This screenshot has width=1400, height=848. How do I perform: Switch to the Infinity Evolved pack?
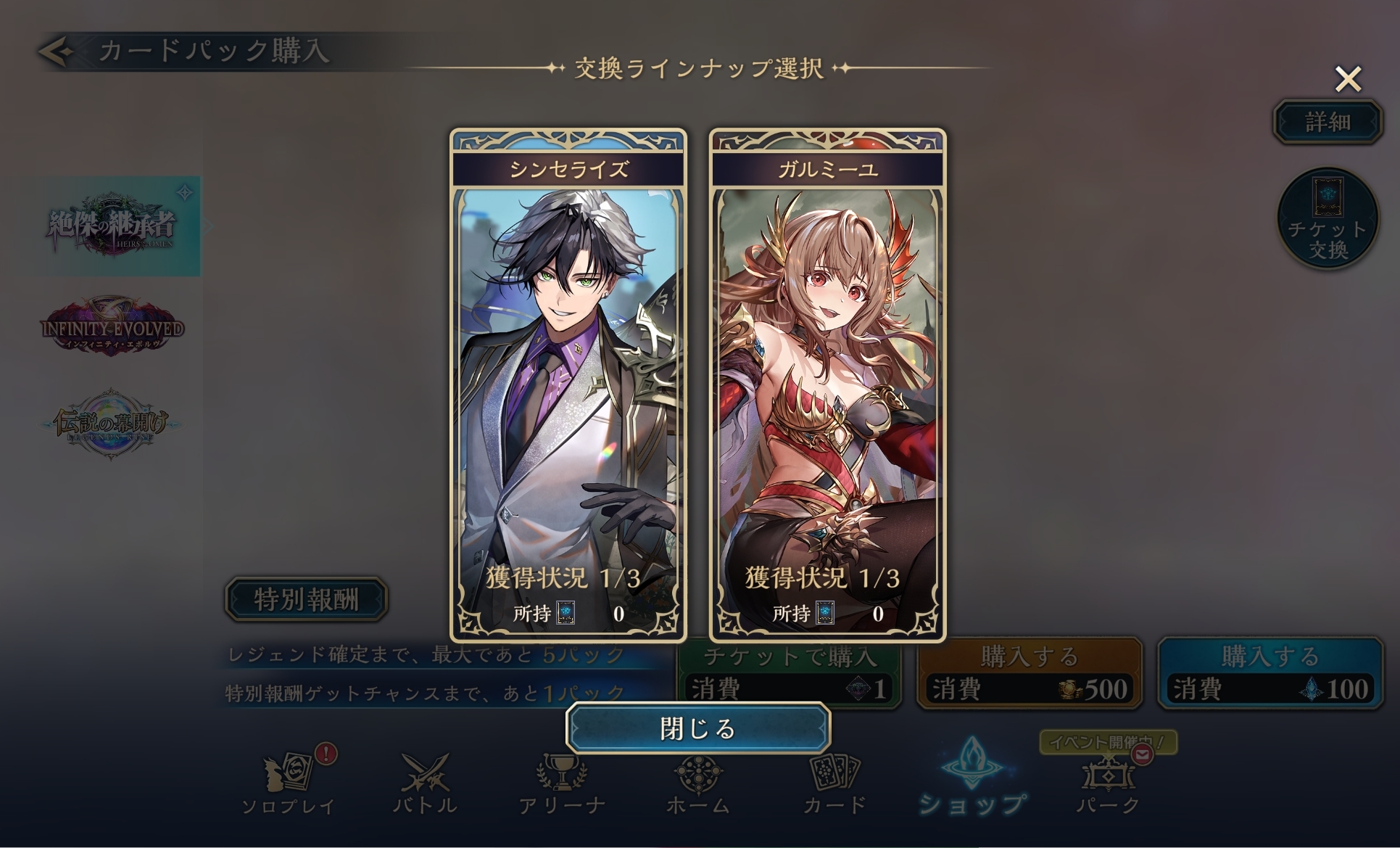pos(112,327)
